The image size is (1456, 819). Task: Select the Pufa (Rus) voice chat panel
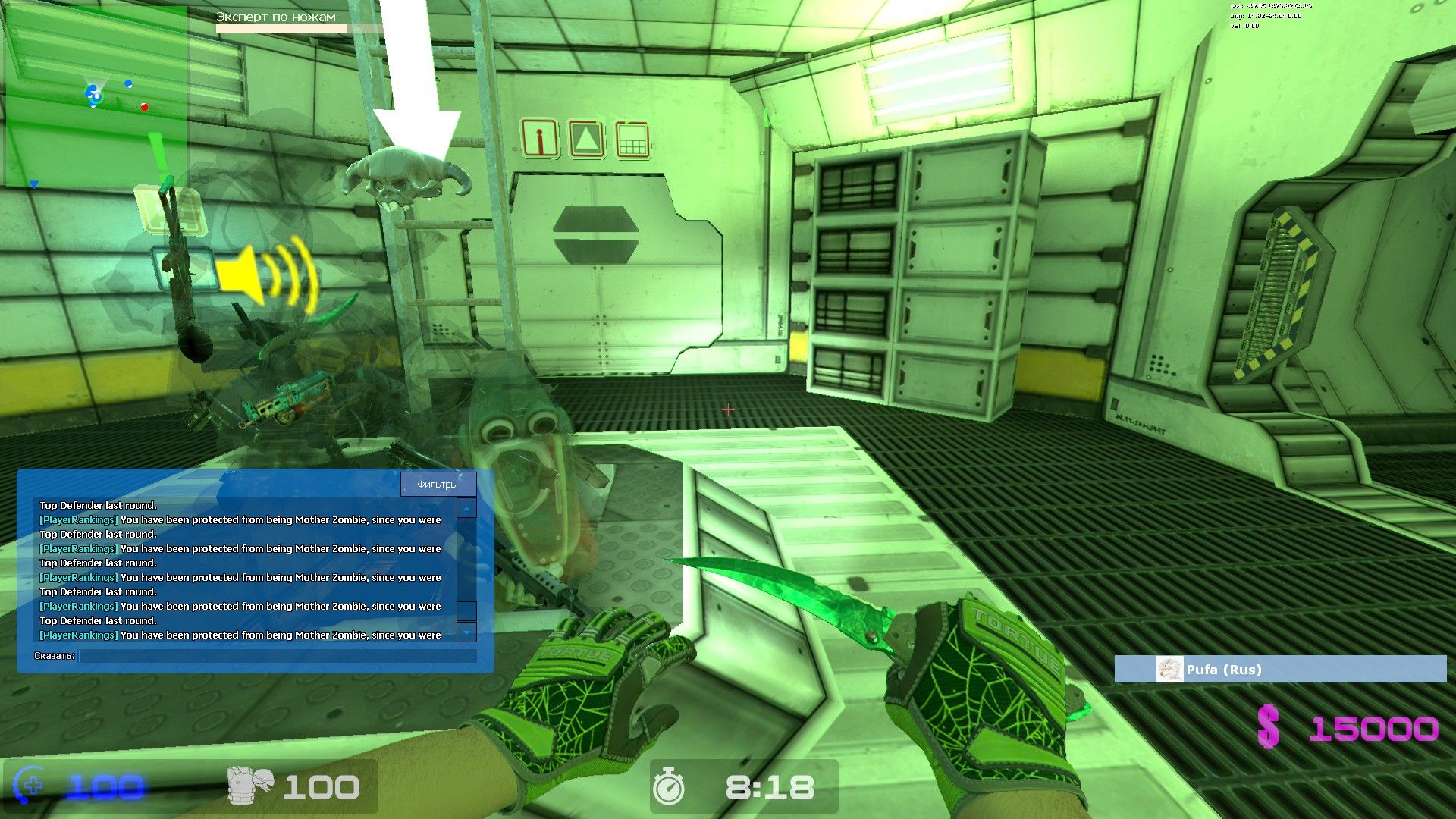point(1280,670)
